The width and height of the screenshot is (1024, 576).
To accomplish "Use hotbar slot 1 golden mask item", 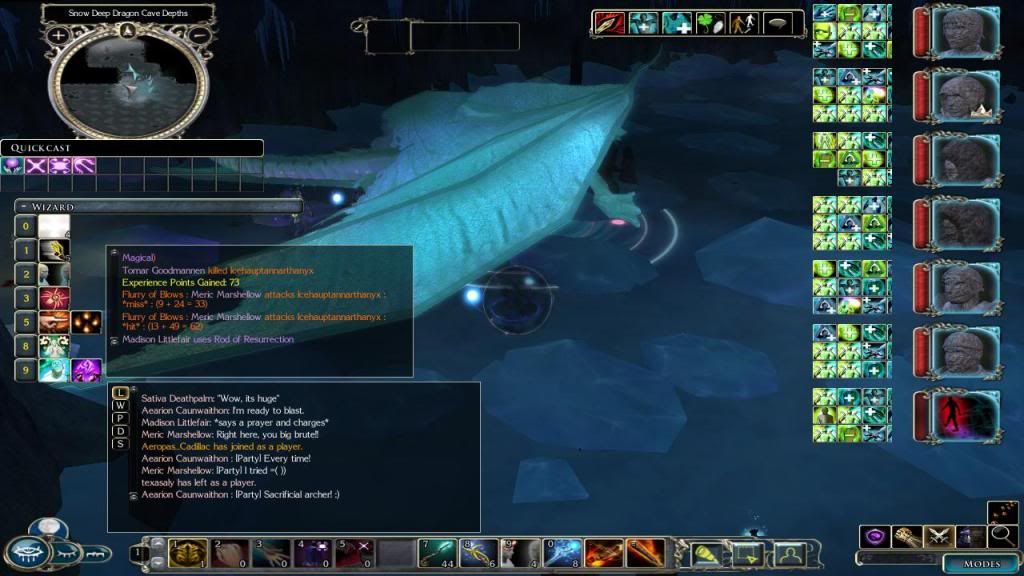I will pos(188,552).
